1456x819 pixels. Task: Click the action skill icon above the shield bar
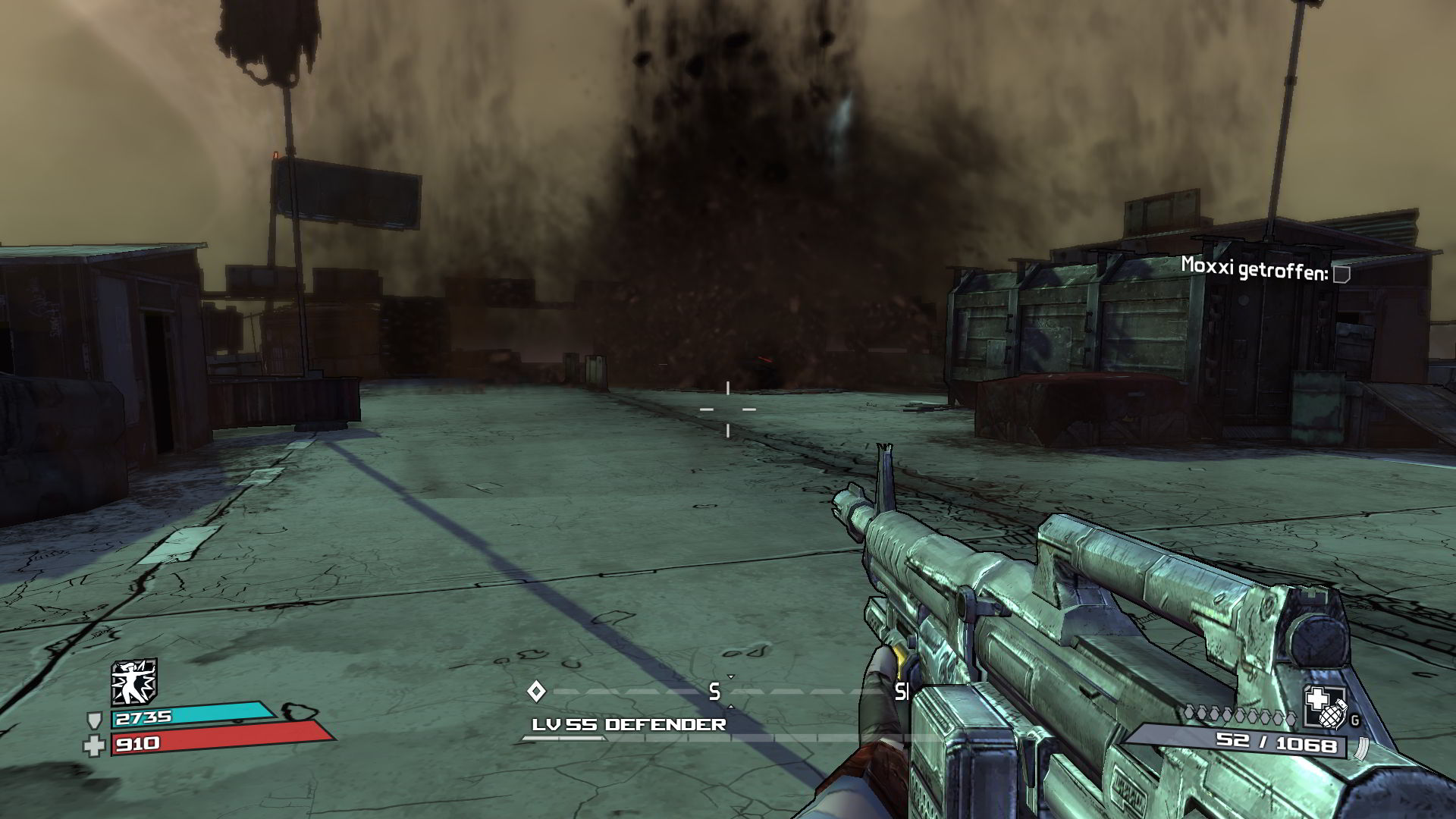[134, 682]
